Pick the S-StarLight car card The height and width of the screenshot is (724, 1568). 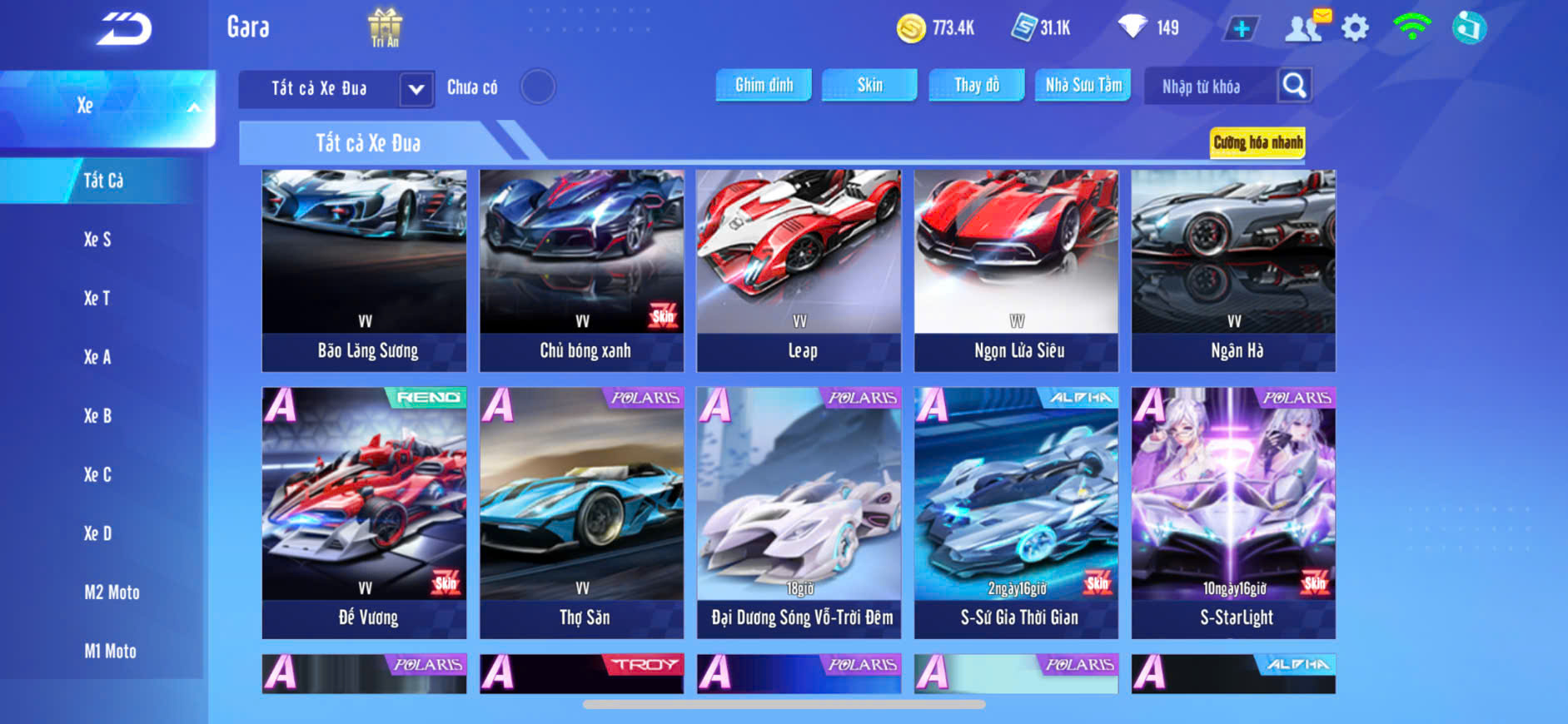(1233, 513)
